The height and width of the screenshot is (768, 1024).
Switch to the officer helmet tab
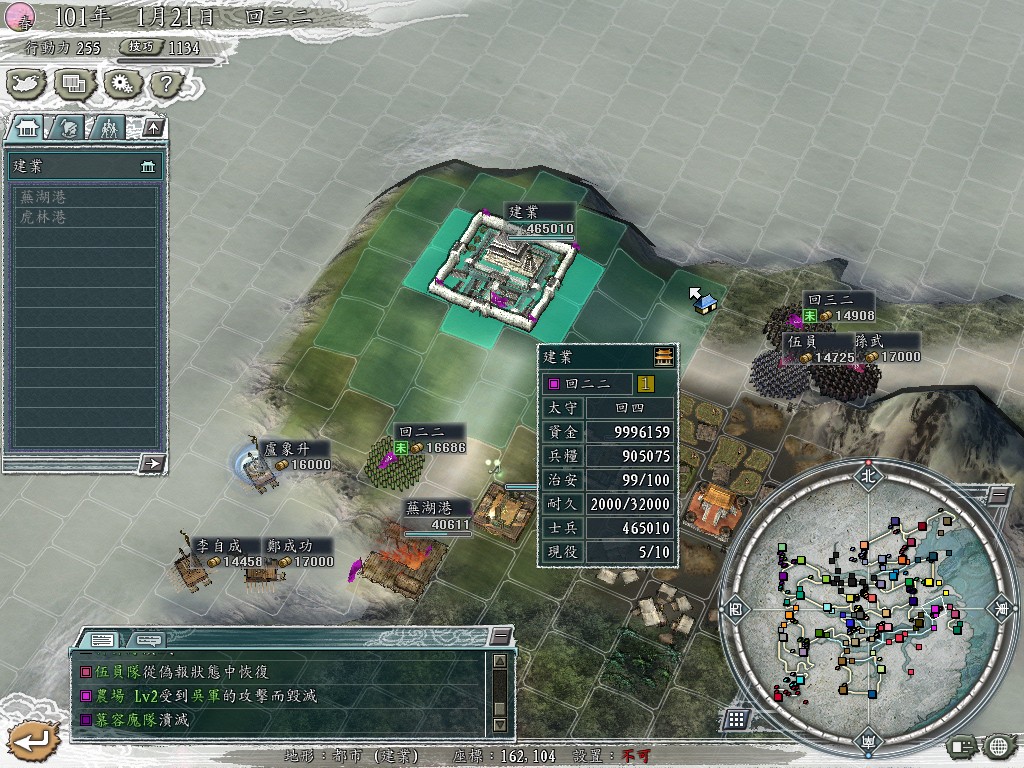[x=68, y=128]
